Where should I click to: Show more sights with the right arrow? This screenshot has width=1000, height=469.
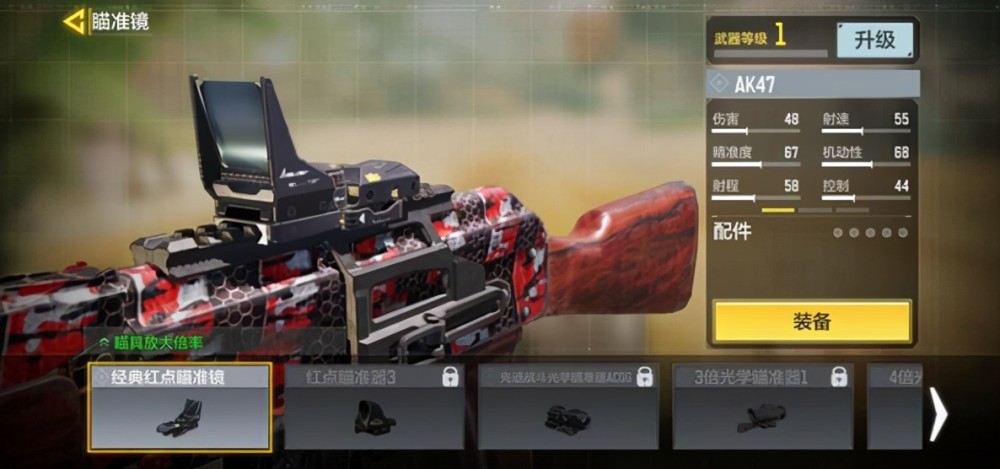(938, 413)
